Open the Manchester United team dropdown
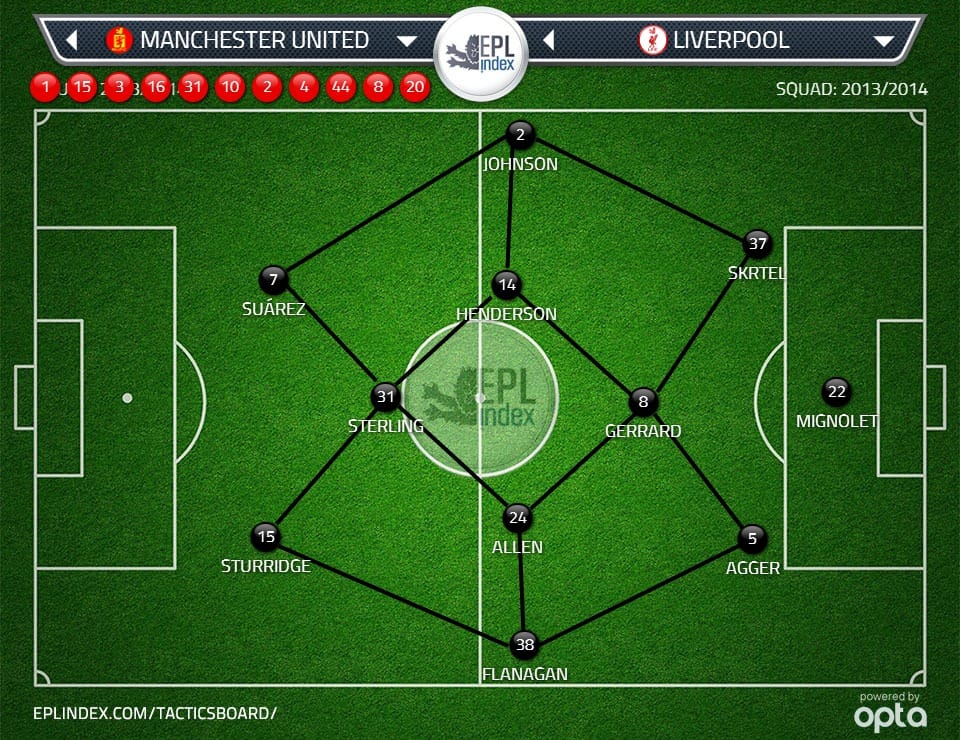Screen dimensions: 960x740 point(406,41)
